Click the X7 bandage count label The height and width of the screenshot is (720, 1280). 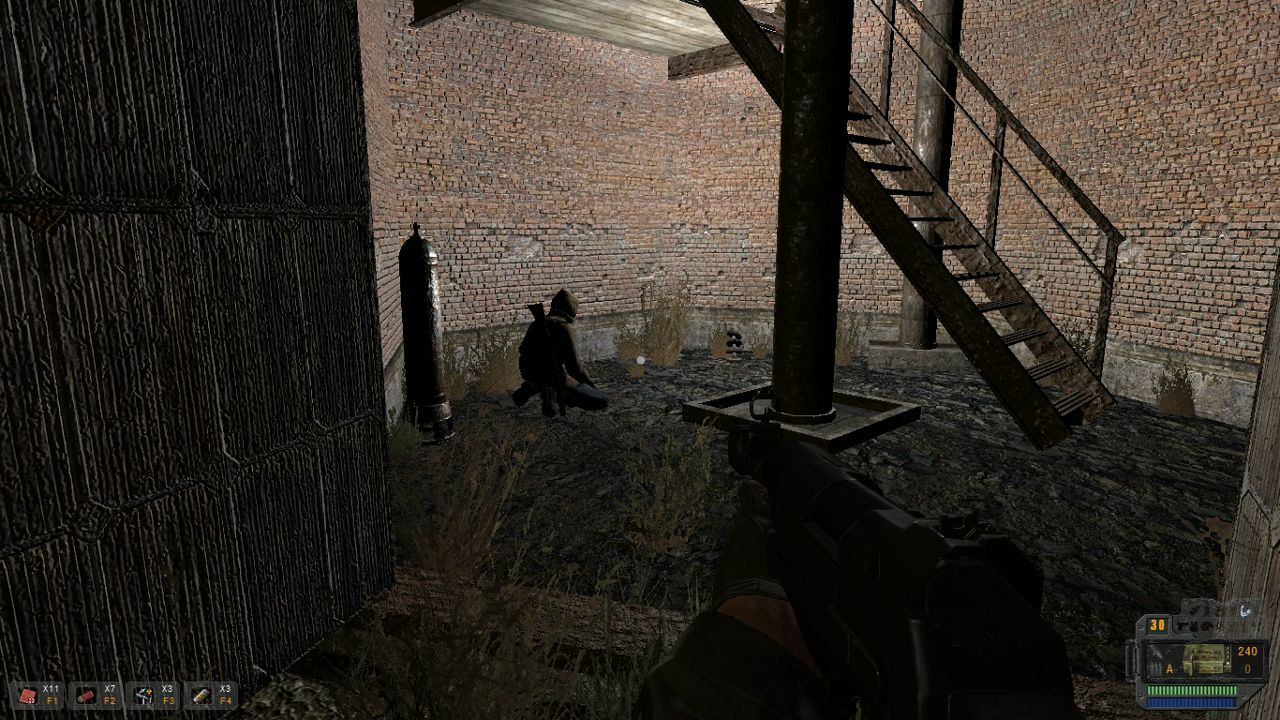click(108, 688)
